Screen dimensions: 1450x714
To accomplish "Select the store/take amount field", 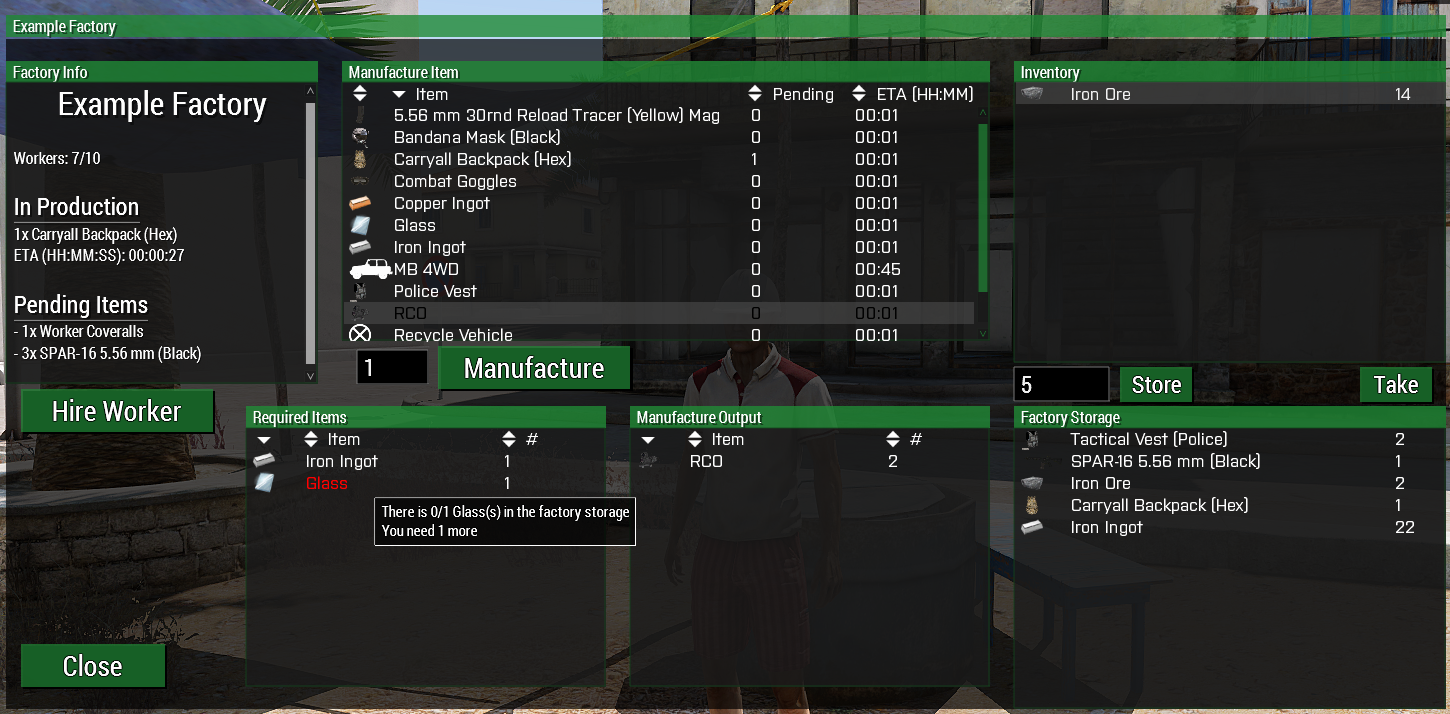I will 1061,385.
